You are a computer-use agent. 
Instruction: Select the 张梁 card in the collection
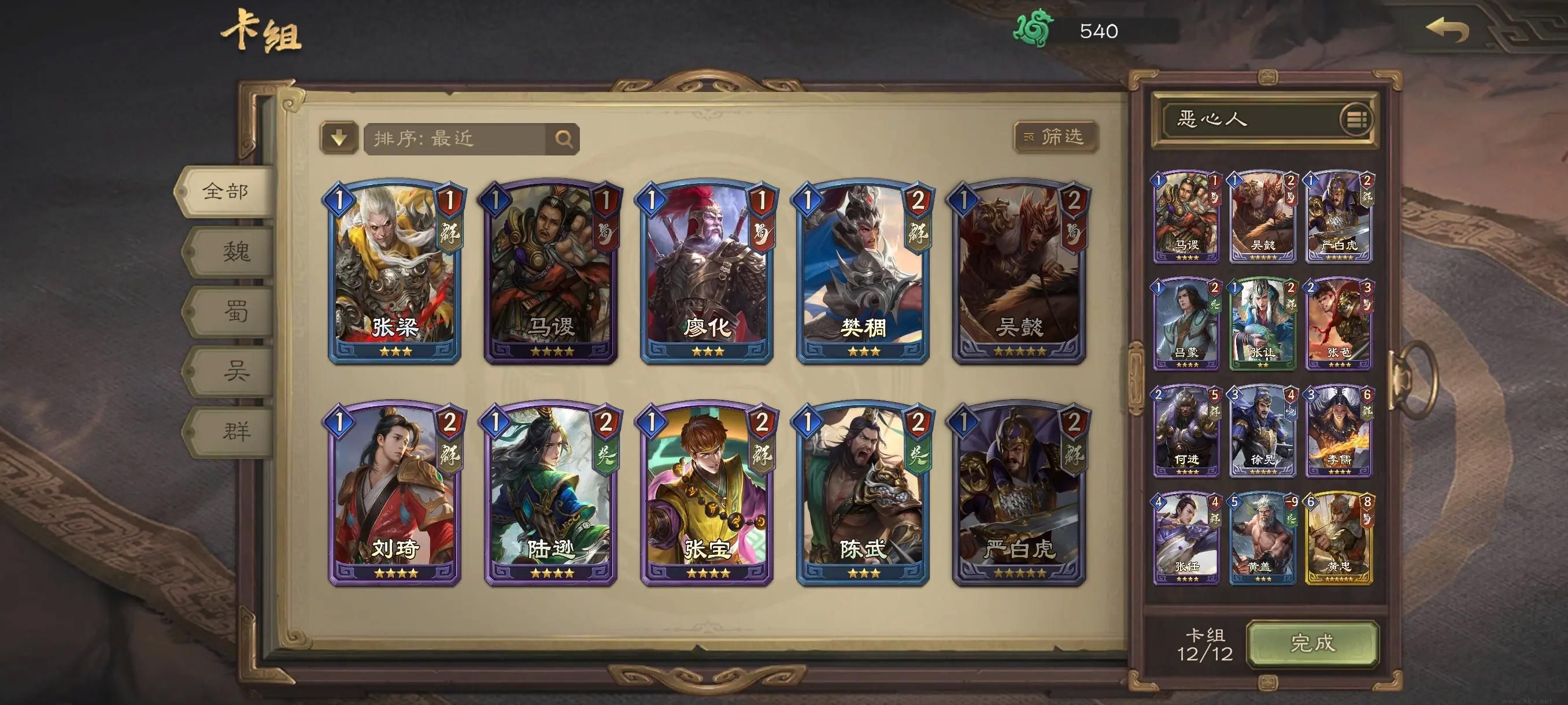tap(395, 271)
